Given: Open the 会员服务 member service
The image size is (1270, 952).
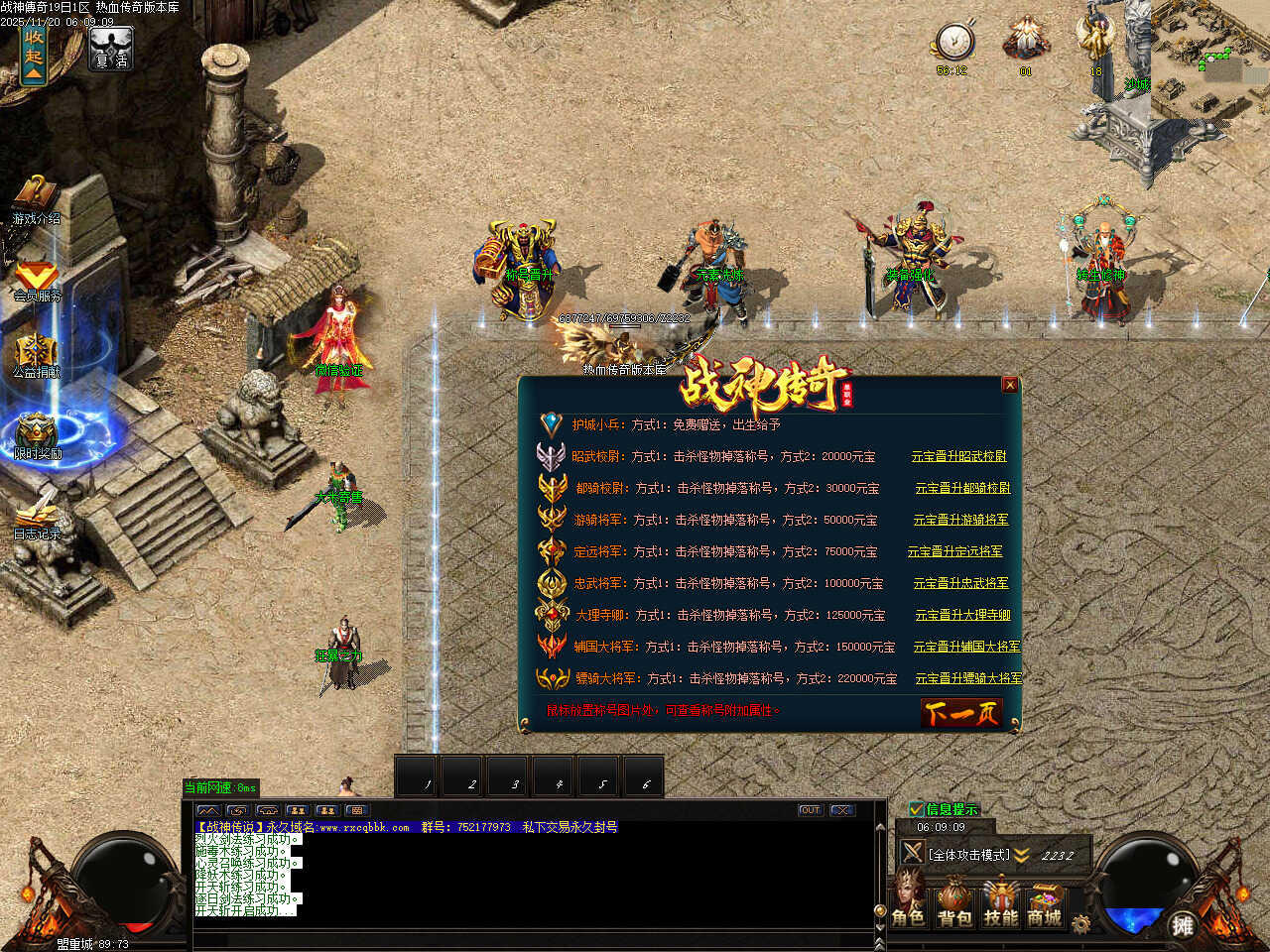Looking at the screenshot, I should coord(36,283).
